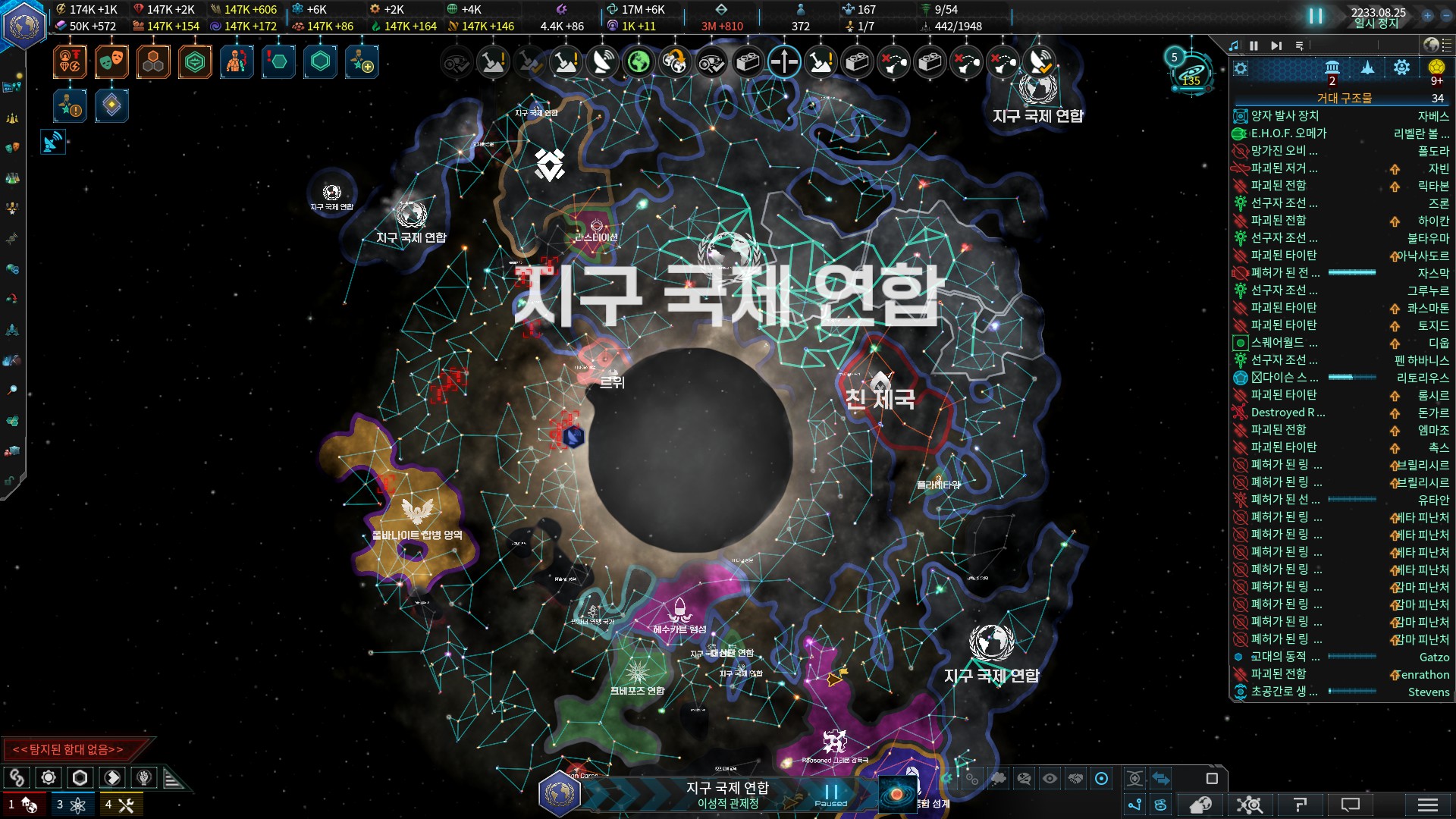The image size is (1456, 819).
Task: Switch to the government building outliner tab
Action: (x=1332, y=67)
